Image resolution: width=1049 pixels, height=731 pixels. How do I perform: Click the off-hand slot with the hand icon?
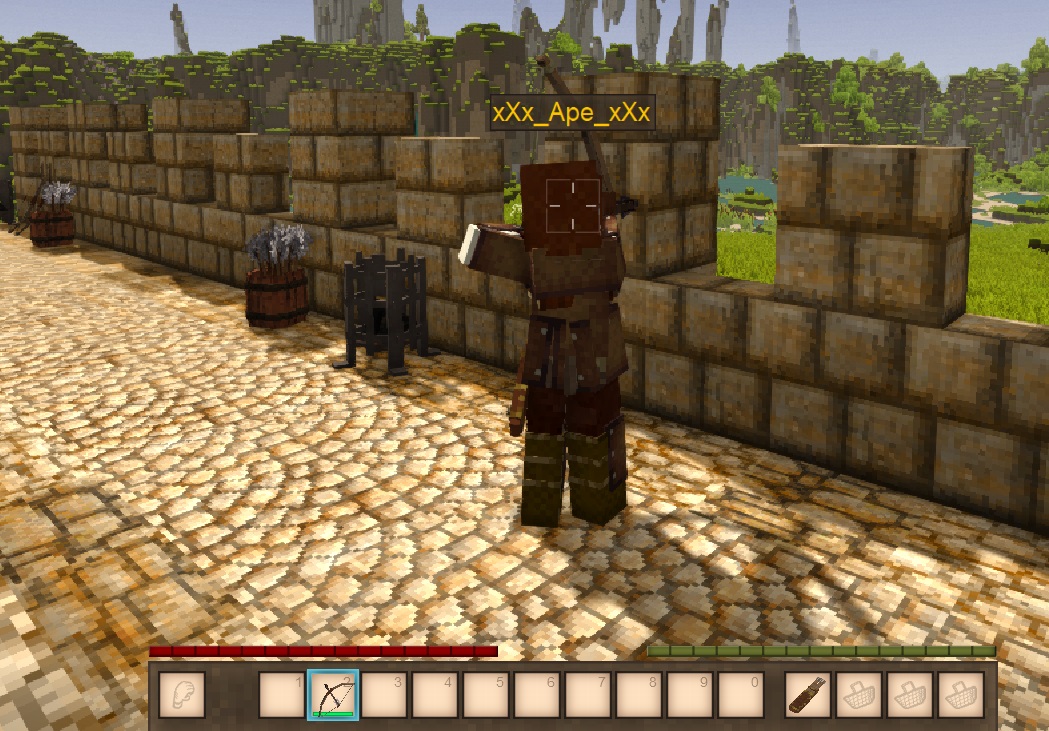181,694
